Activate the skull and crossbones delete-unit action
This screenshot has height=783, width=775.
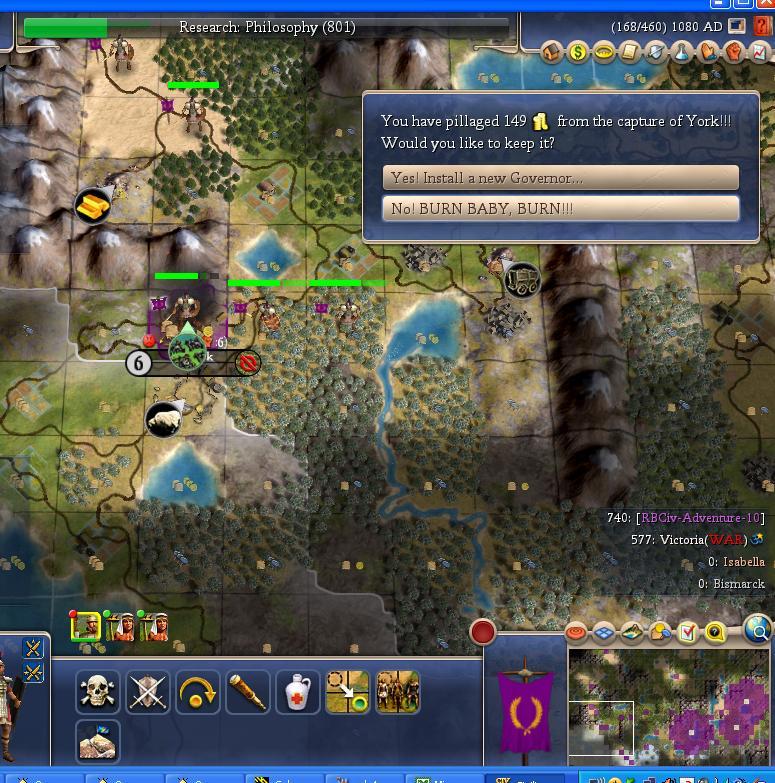point(98,692)
